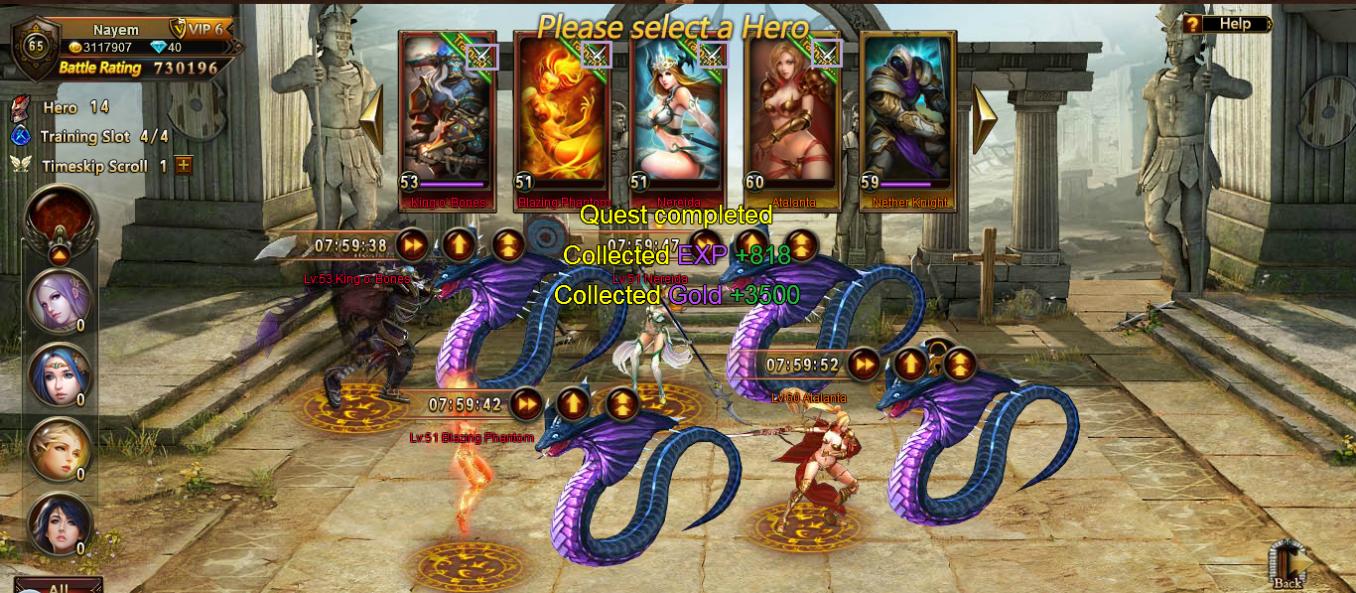Click the single up-arrow button for King o' Bones
The image size is (1356, 593).
click(x=459, y=244)
